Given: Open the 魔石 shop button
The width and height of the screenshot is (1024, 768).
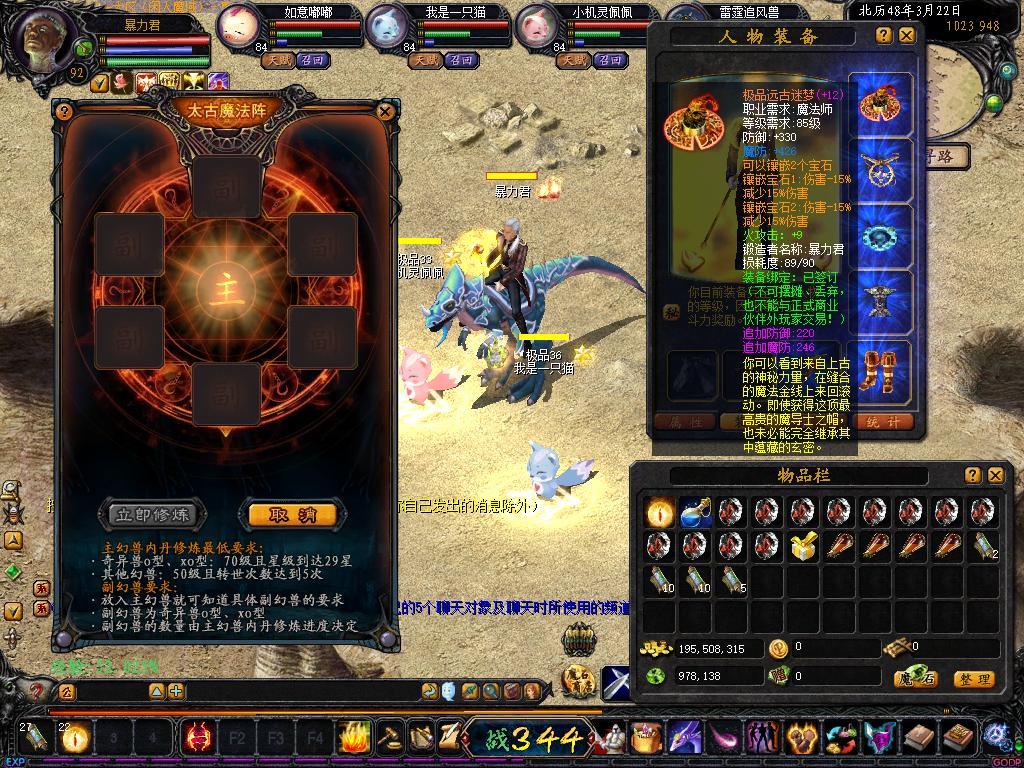Looking at the screenshot, I should [x=915, y=679].
